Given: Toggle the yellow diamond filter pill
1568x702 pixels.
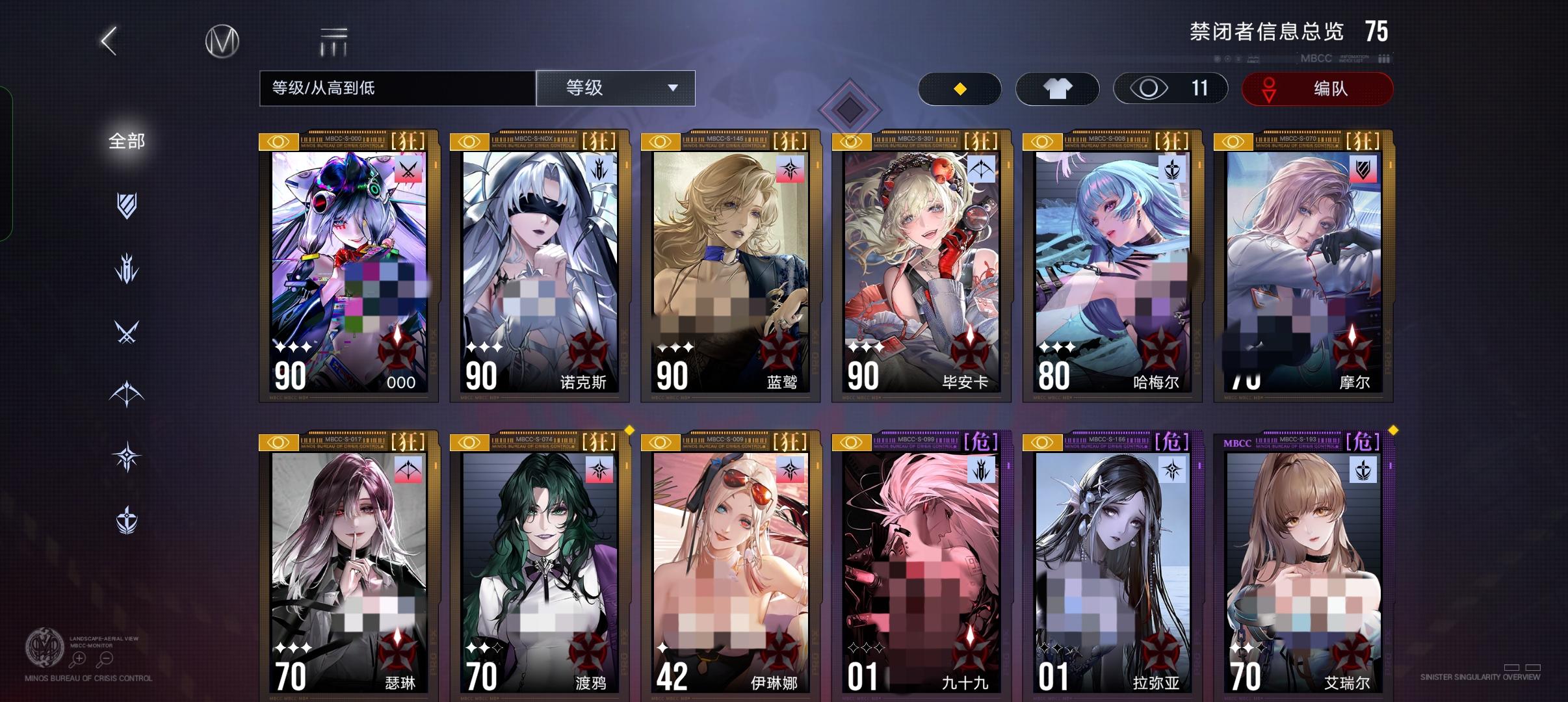Looking at the screenshot, I should click(x=960, y=88).
